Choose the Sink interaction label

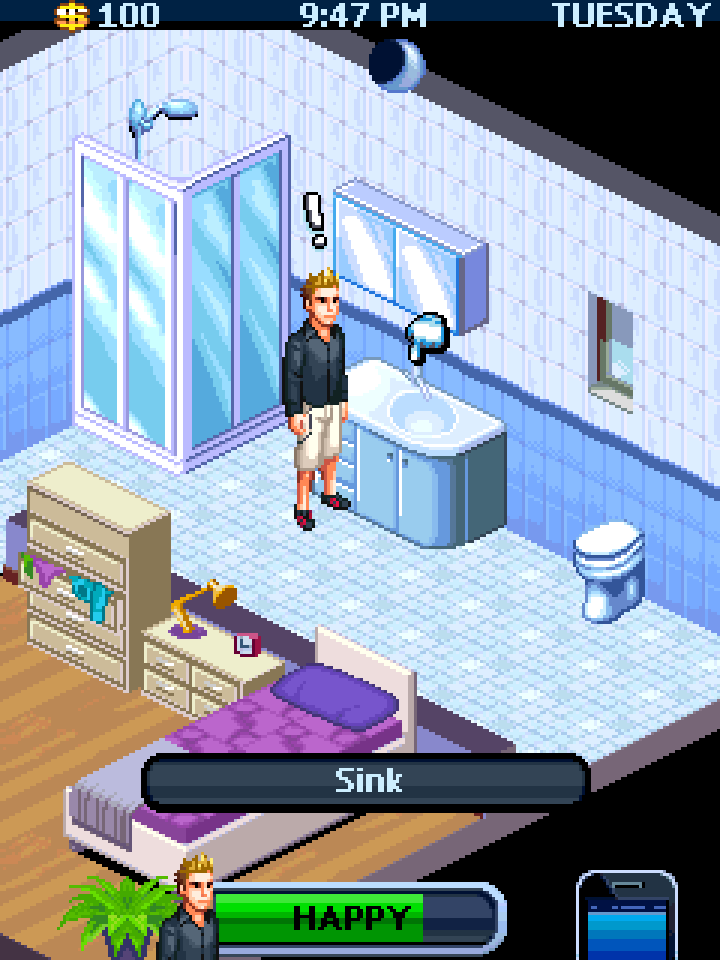(367, 781)
